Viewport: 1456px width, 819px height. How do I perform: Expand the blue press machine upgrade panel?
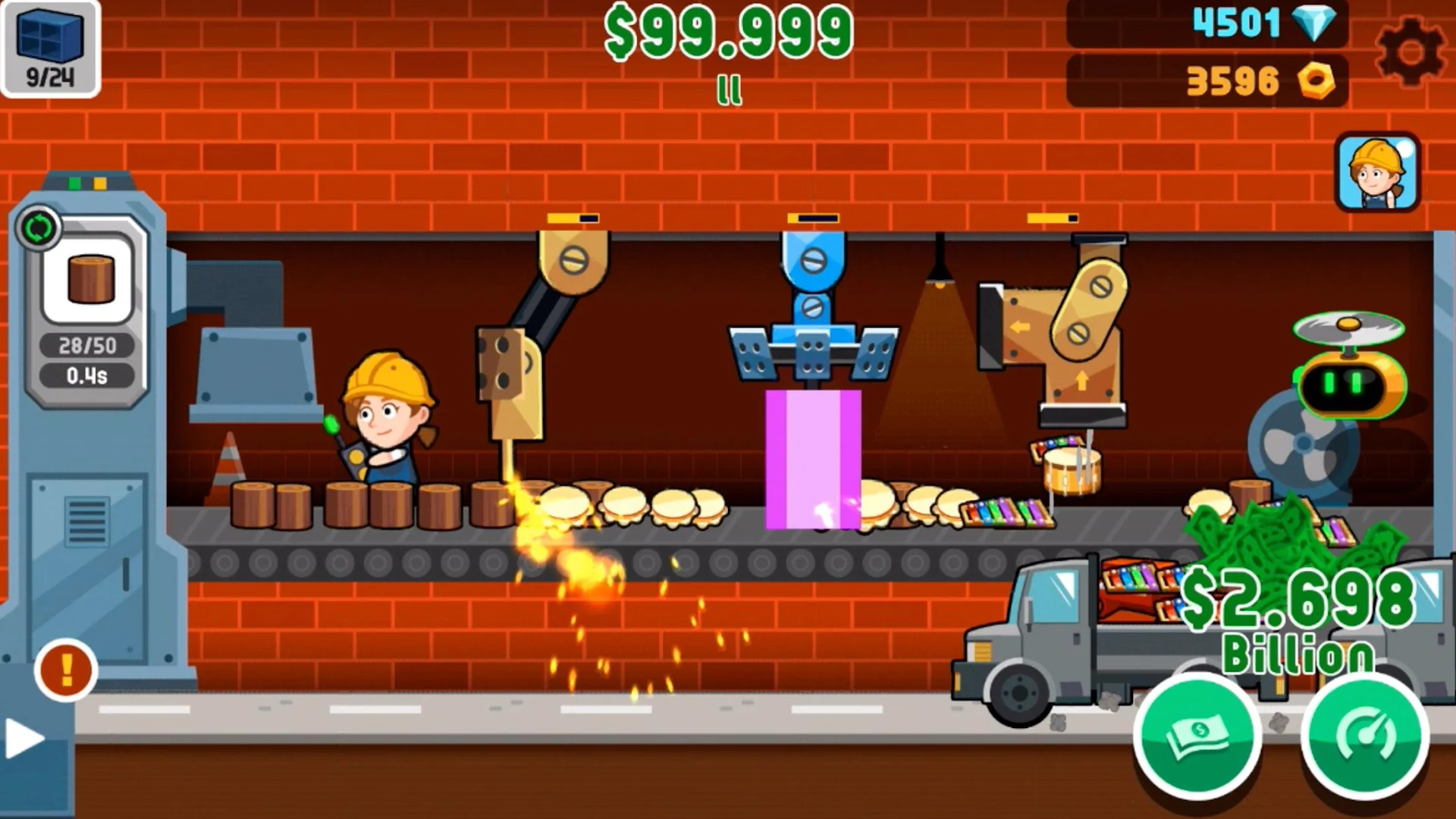[x=815, y=218]
